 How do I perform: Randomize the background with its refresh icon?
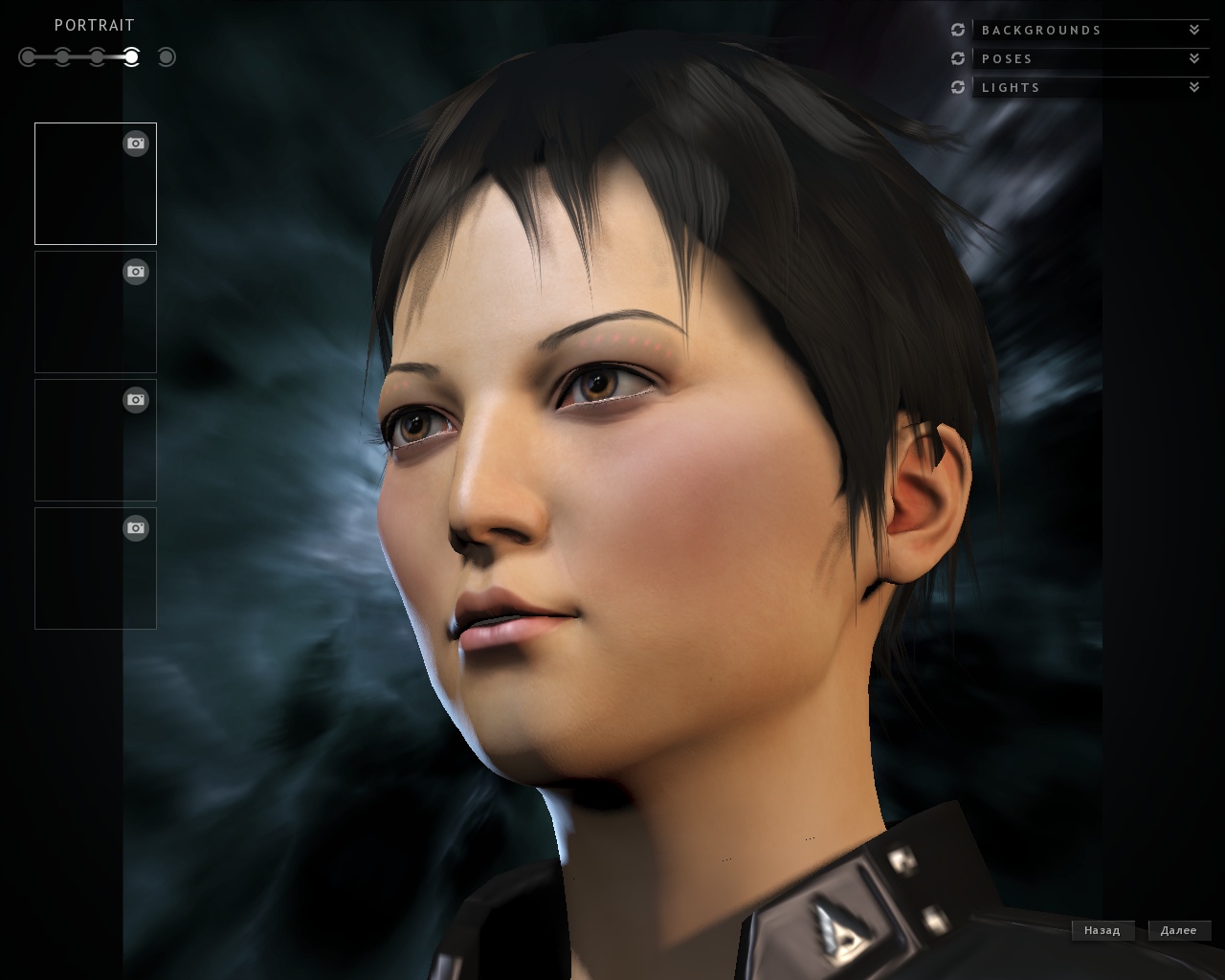tap(958, 30)
